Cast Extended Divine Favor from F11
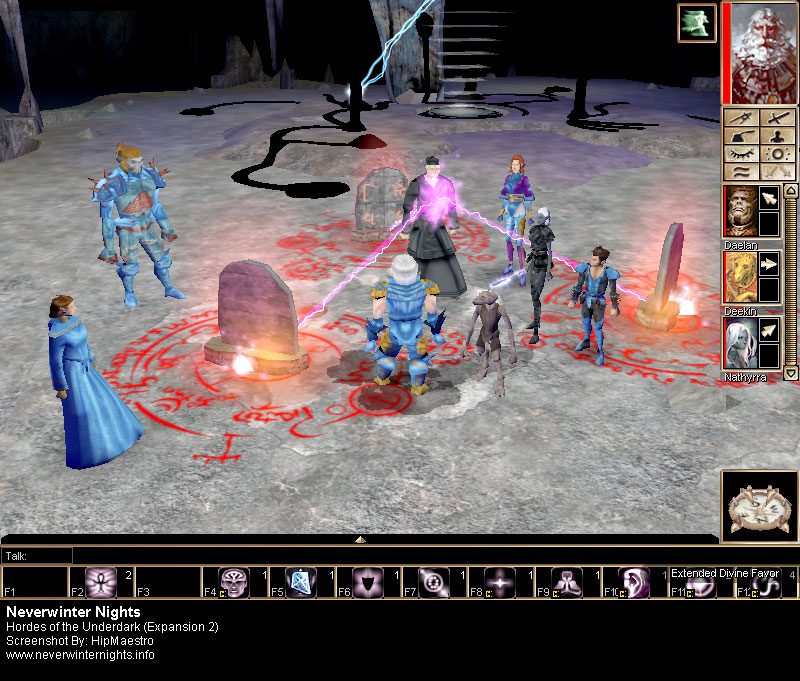The image size is (800, 681). 702,586
